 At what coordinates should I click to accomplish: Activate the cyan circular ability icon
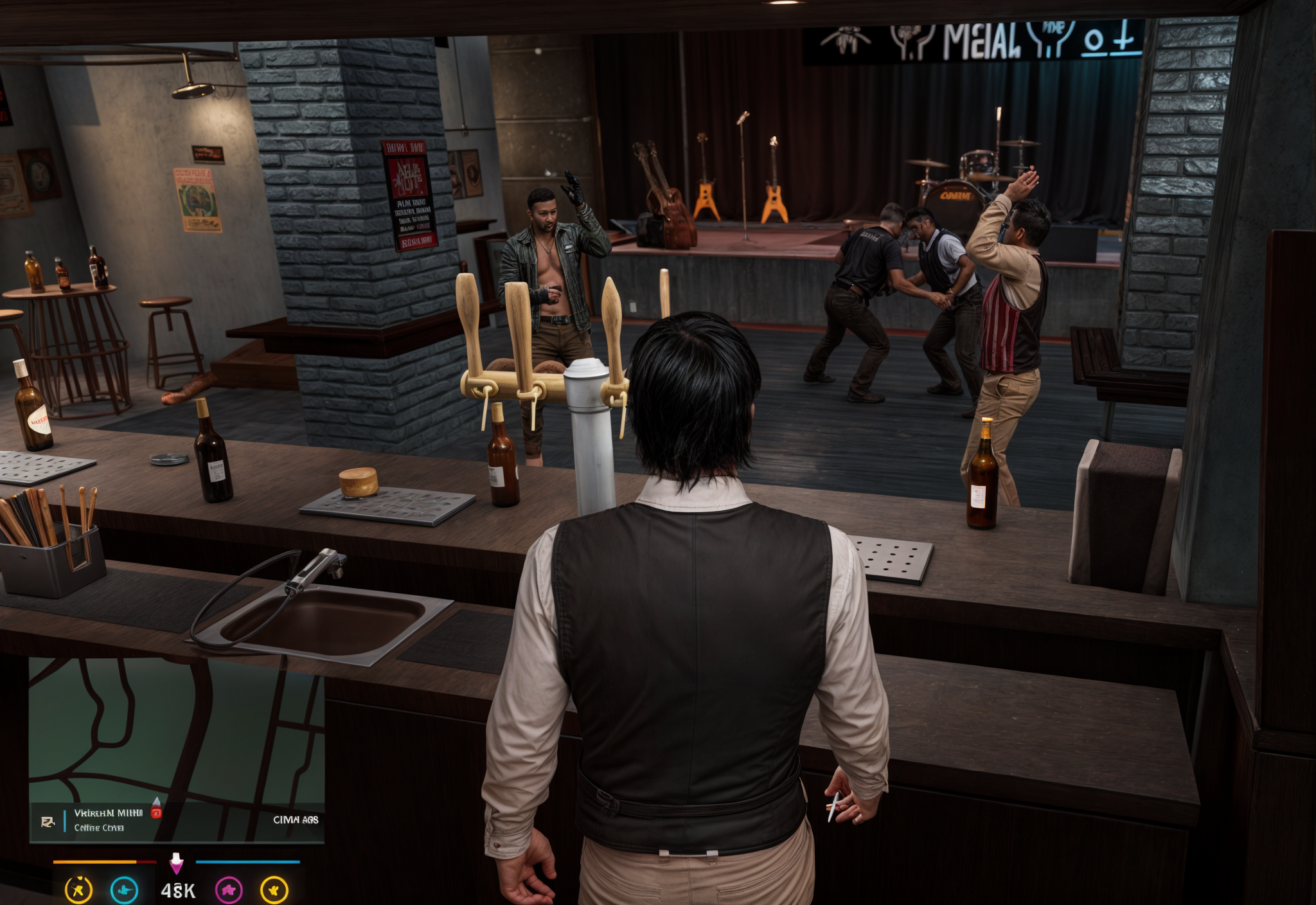[124, 890]
